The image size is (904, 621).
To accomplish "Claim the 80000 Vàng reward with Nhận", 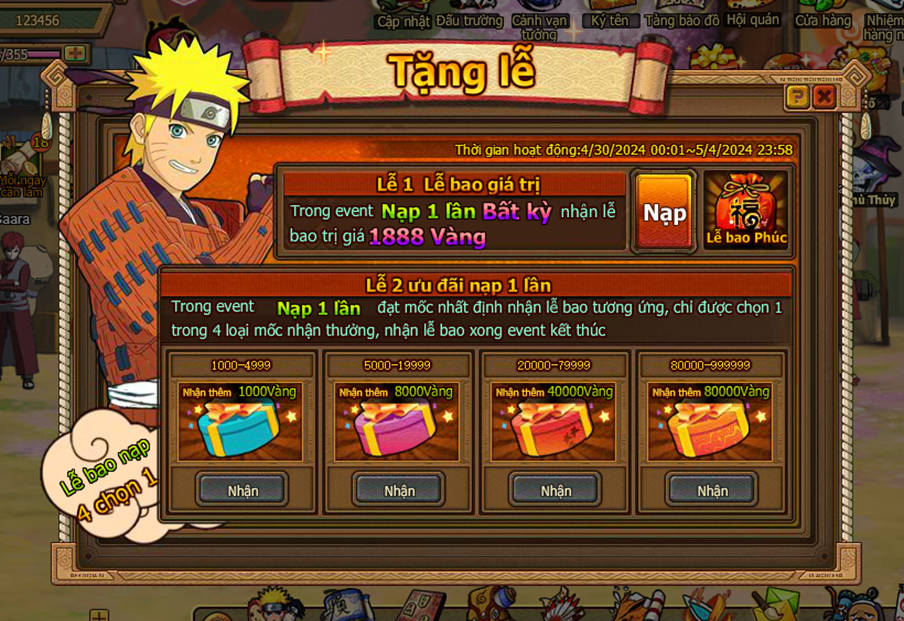I will coord(712,490).
